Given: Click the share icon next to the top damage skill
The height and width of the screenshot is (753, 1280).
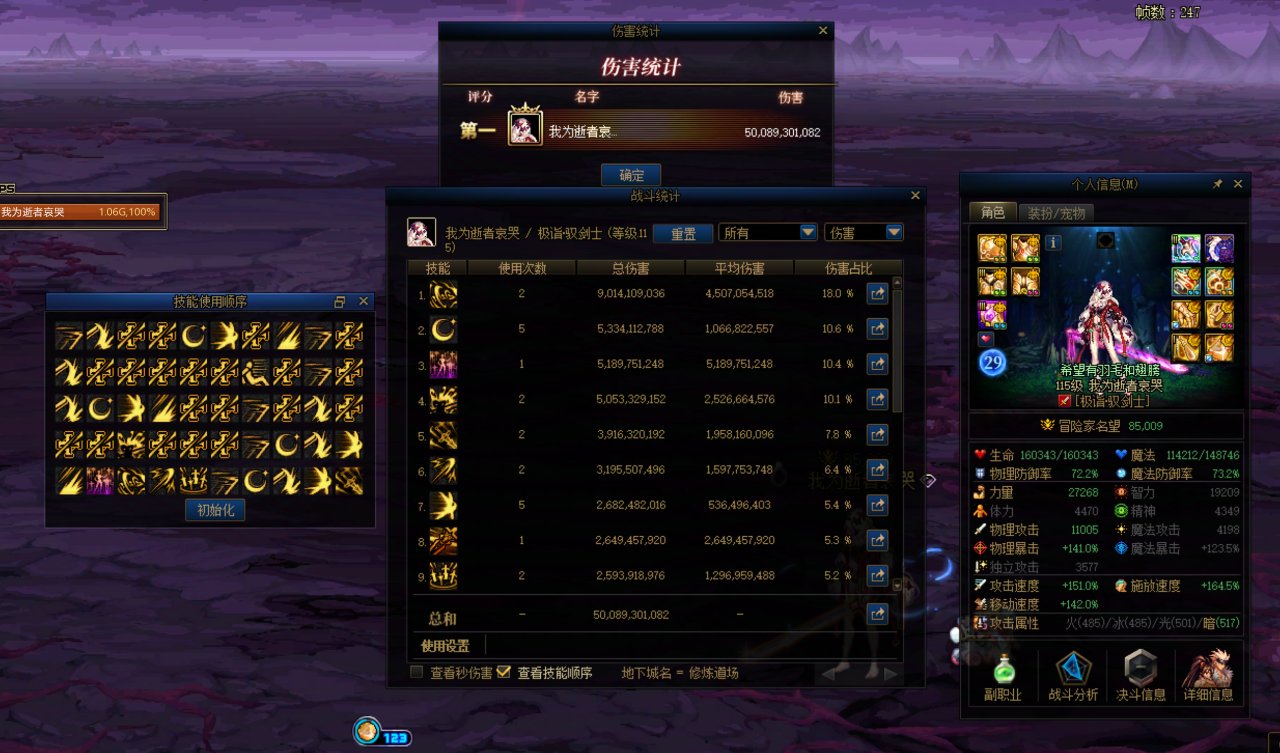Looking at the screenshot, I should [x=877, y=293].
